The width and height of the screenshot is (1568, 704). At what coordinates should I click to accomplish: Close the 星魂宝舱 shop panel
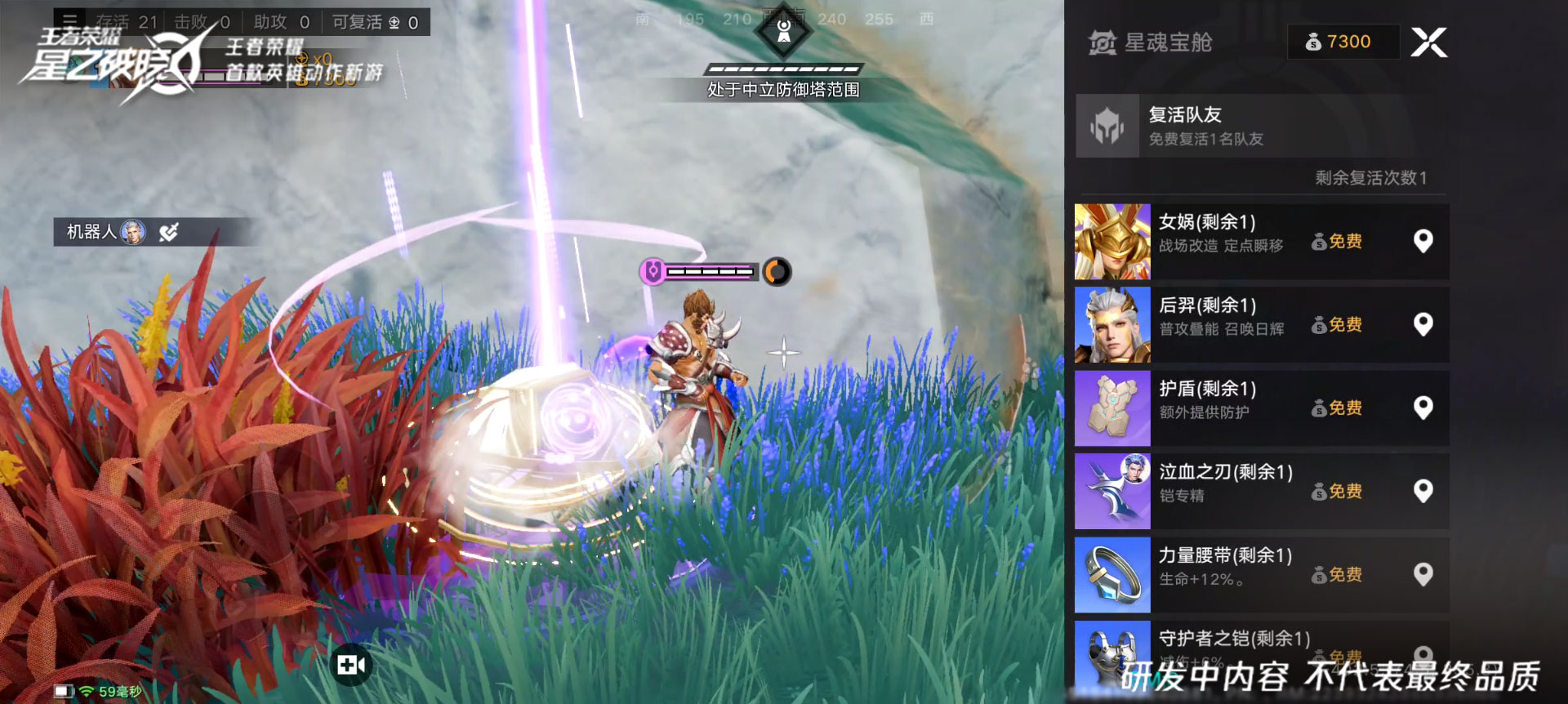point(1428,42)
